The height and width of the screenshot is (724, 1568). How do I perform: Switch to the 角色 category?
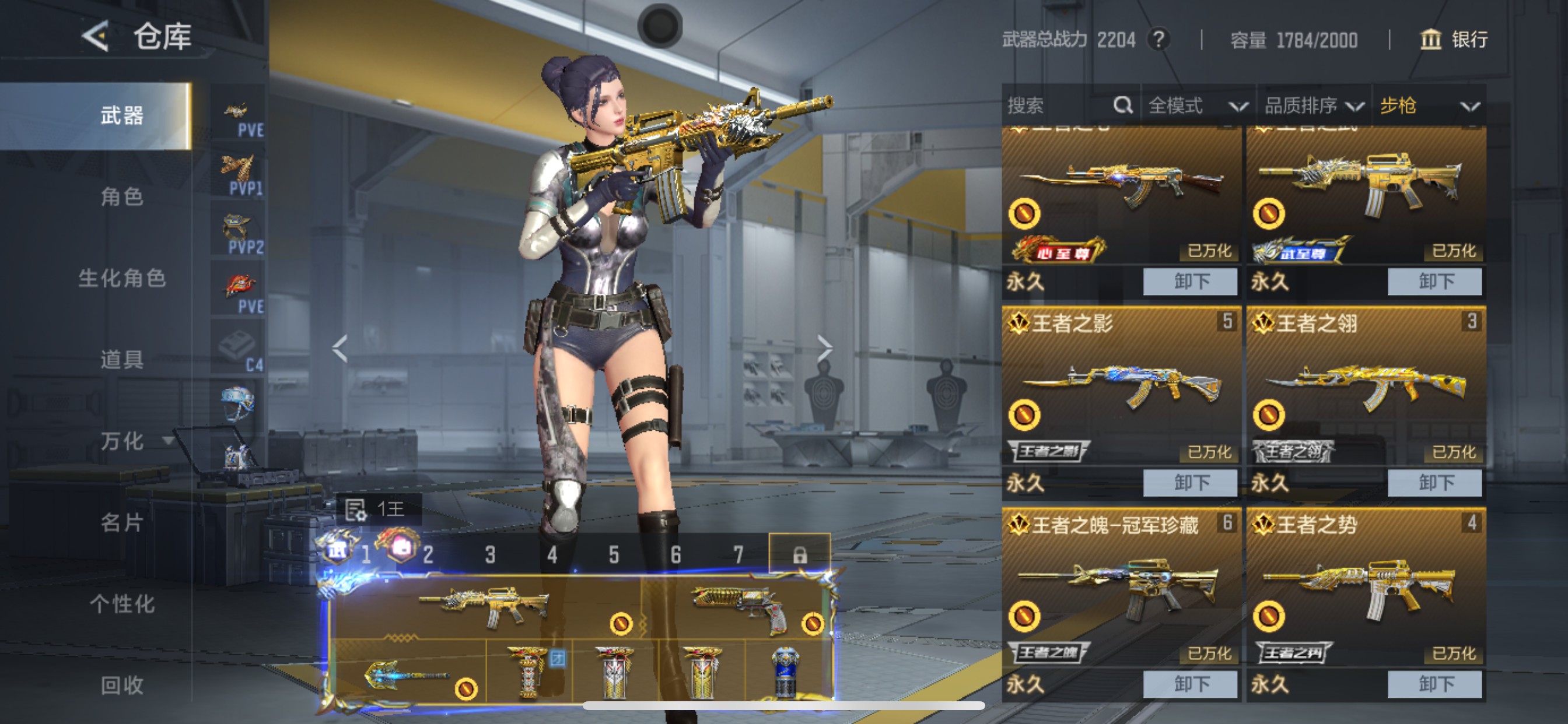(x=122, y=196)
